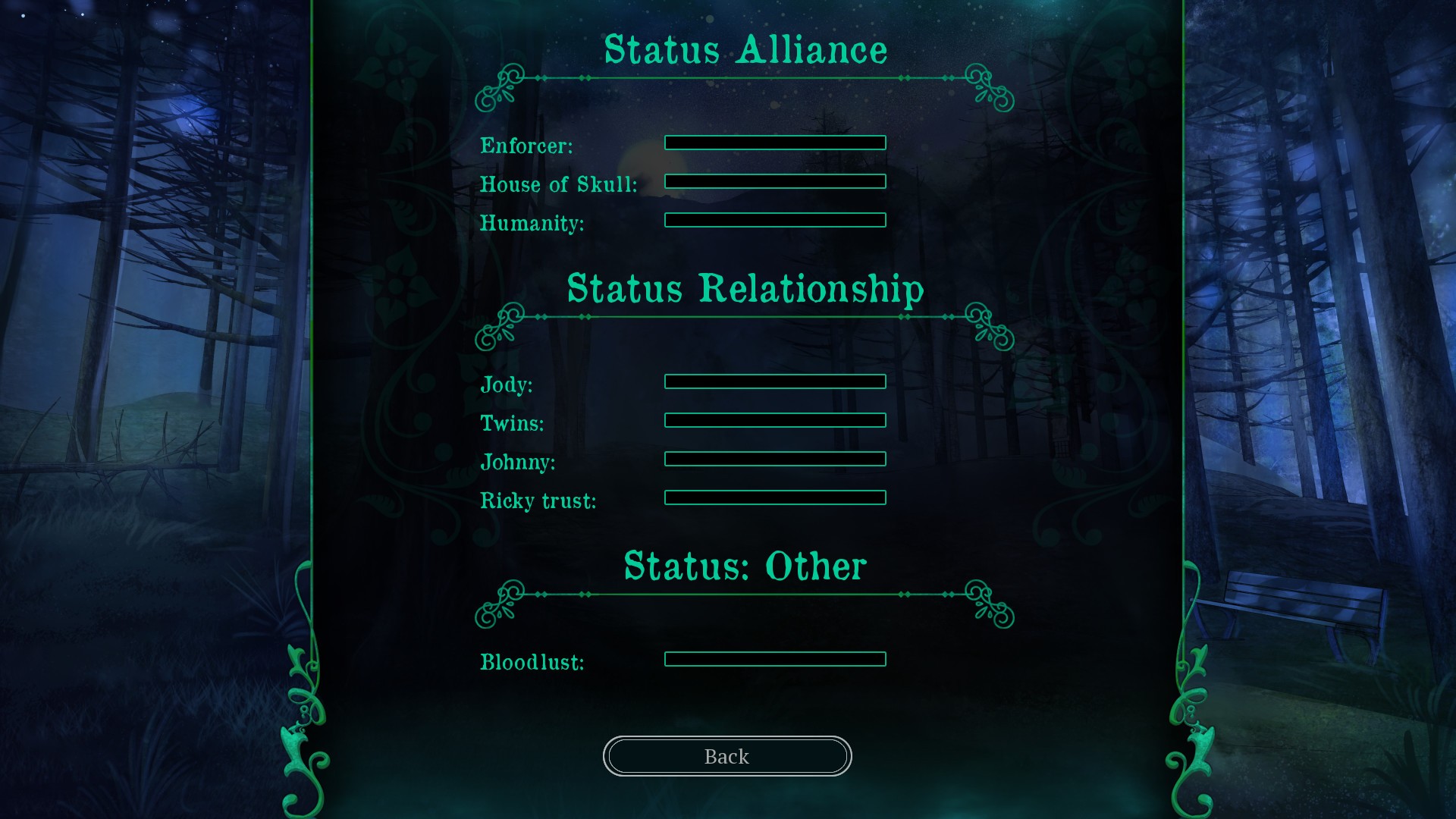Click the Status Alliance heading
Screen dimensions: 1456x819
(x=745, y=49)
